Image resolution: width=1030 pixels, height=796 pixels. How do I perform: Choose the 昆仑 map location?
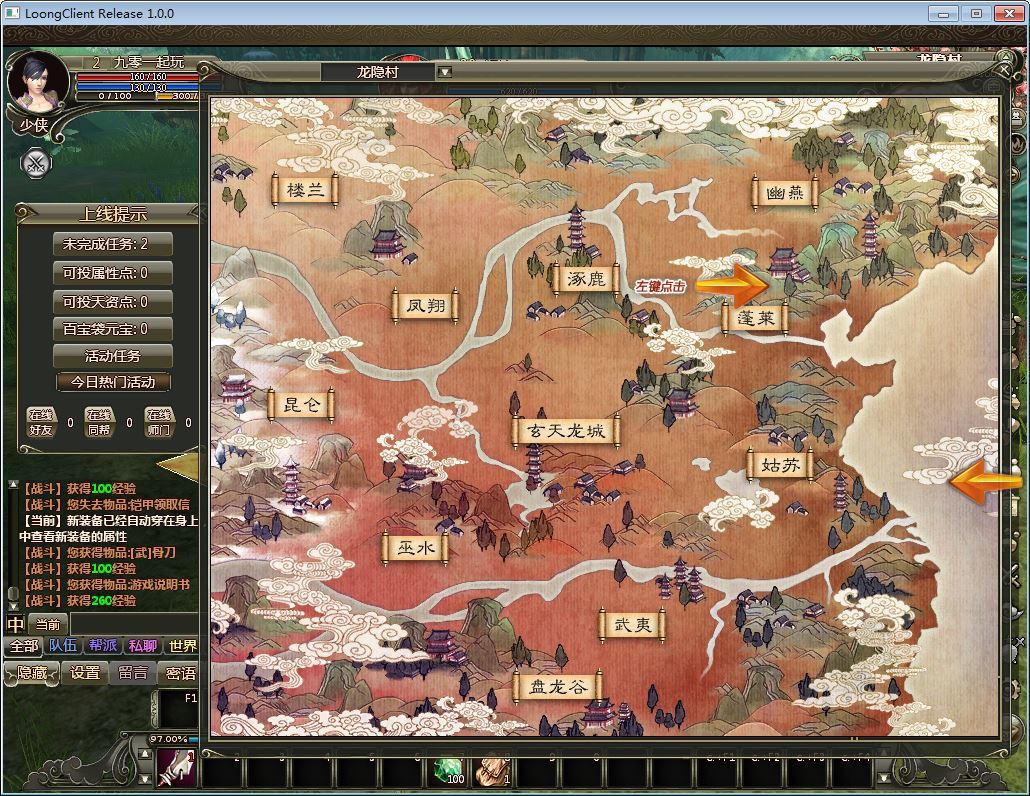(302, 405)
